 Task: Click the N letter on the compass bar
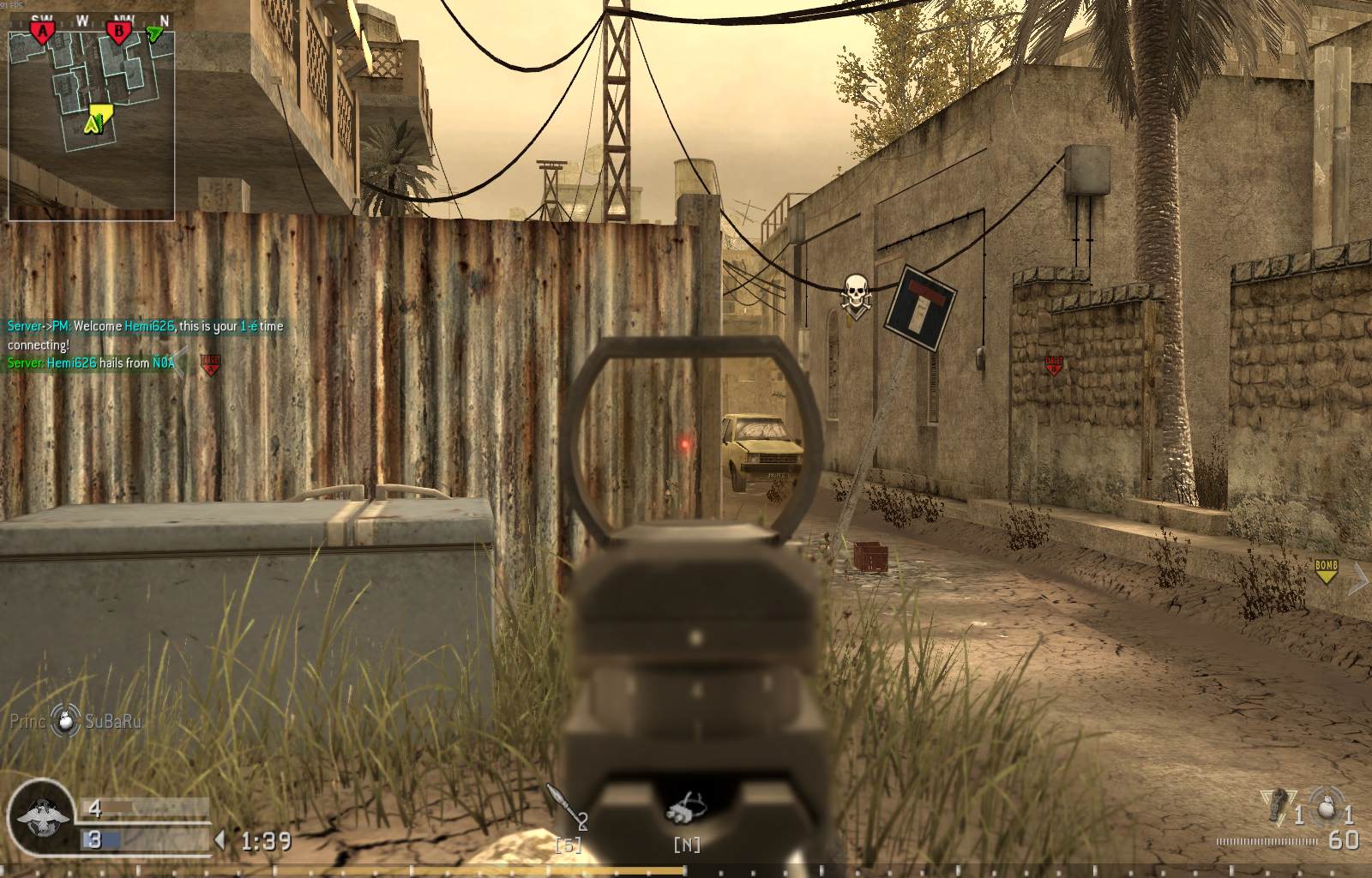[165, 19]
